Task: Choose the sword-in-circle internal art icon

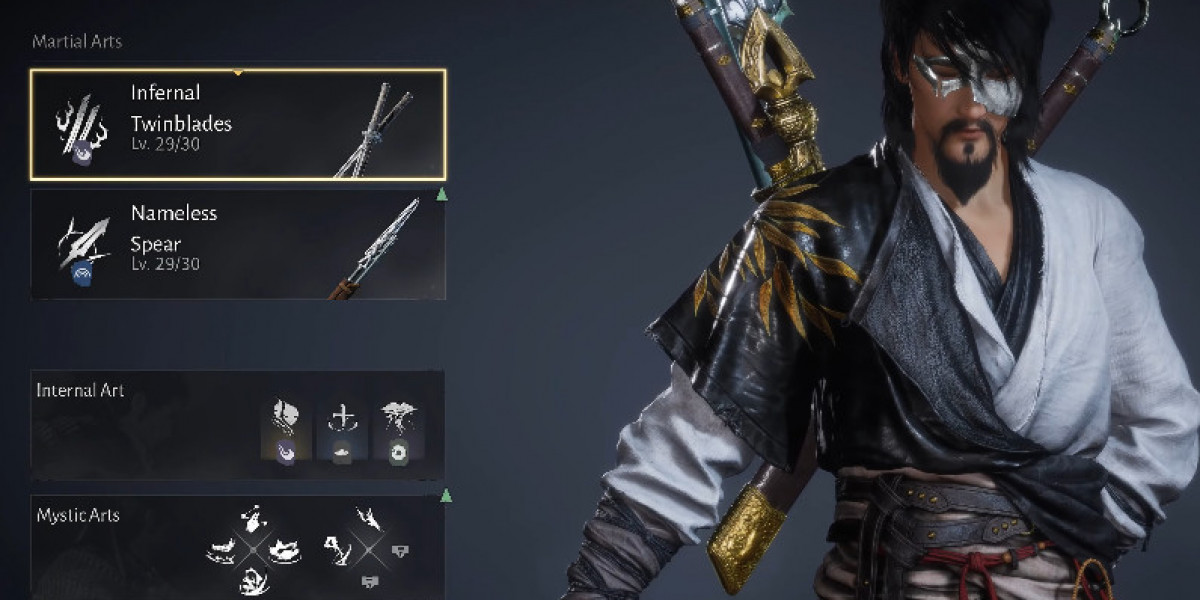Action: pos(343,432)
